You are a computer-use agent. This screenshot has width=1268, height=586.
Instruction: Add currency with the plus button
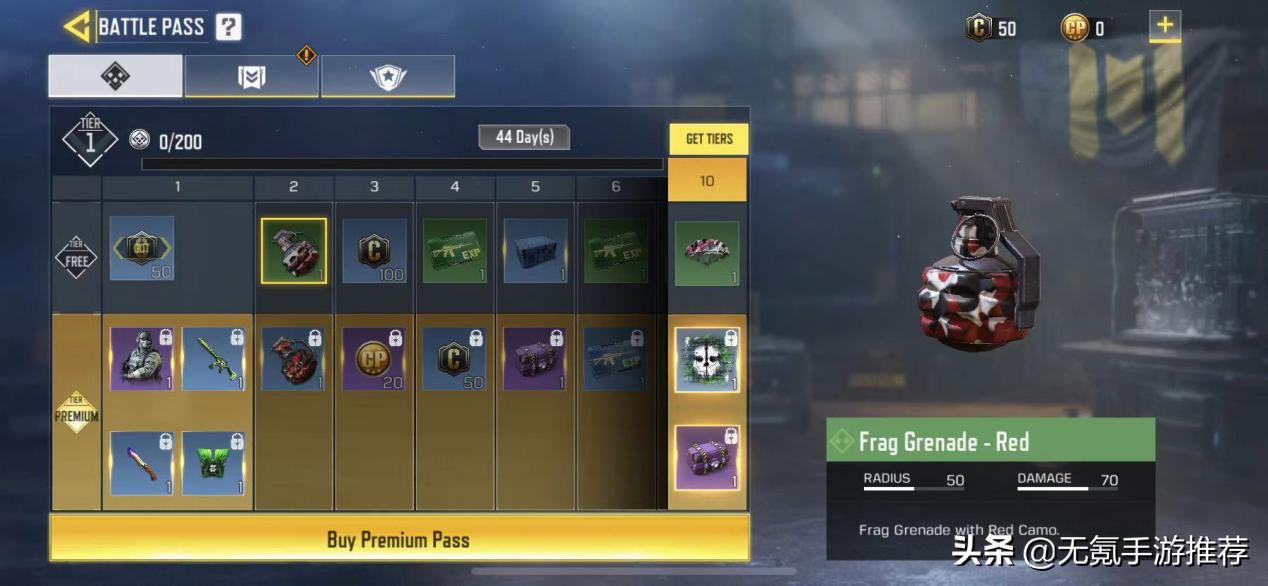(x=1164, y=26)
